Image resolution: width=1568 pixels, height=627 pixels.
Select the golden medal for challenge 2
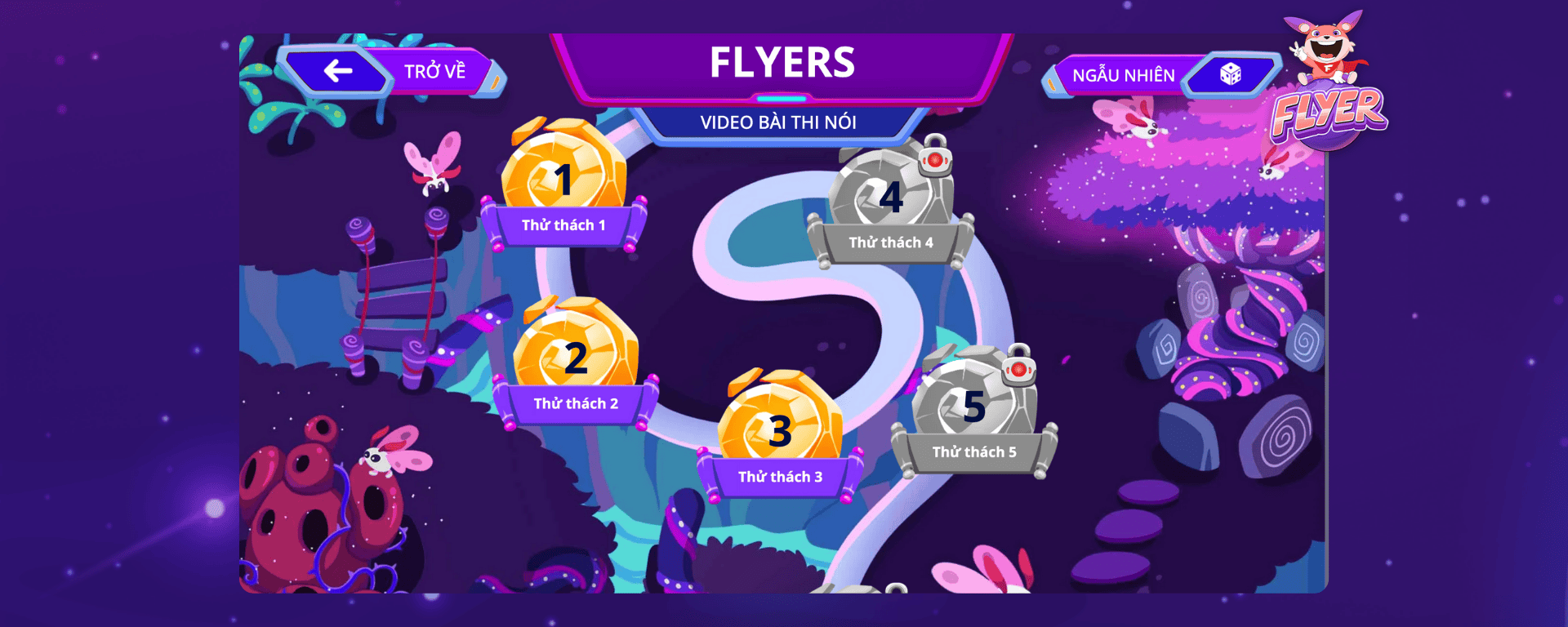click(x=576, y=357)
